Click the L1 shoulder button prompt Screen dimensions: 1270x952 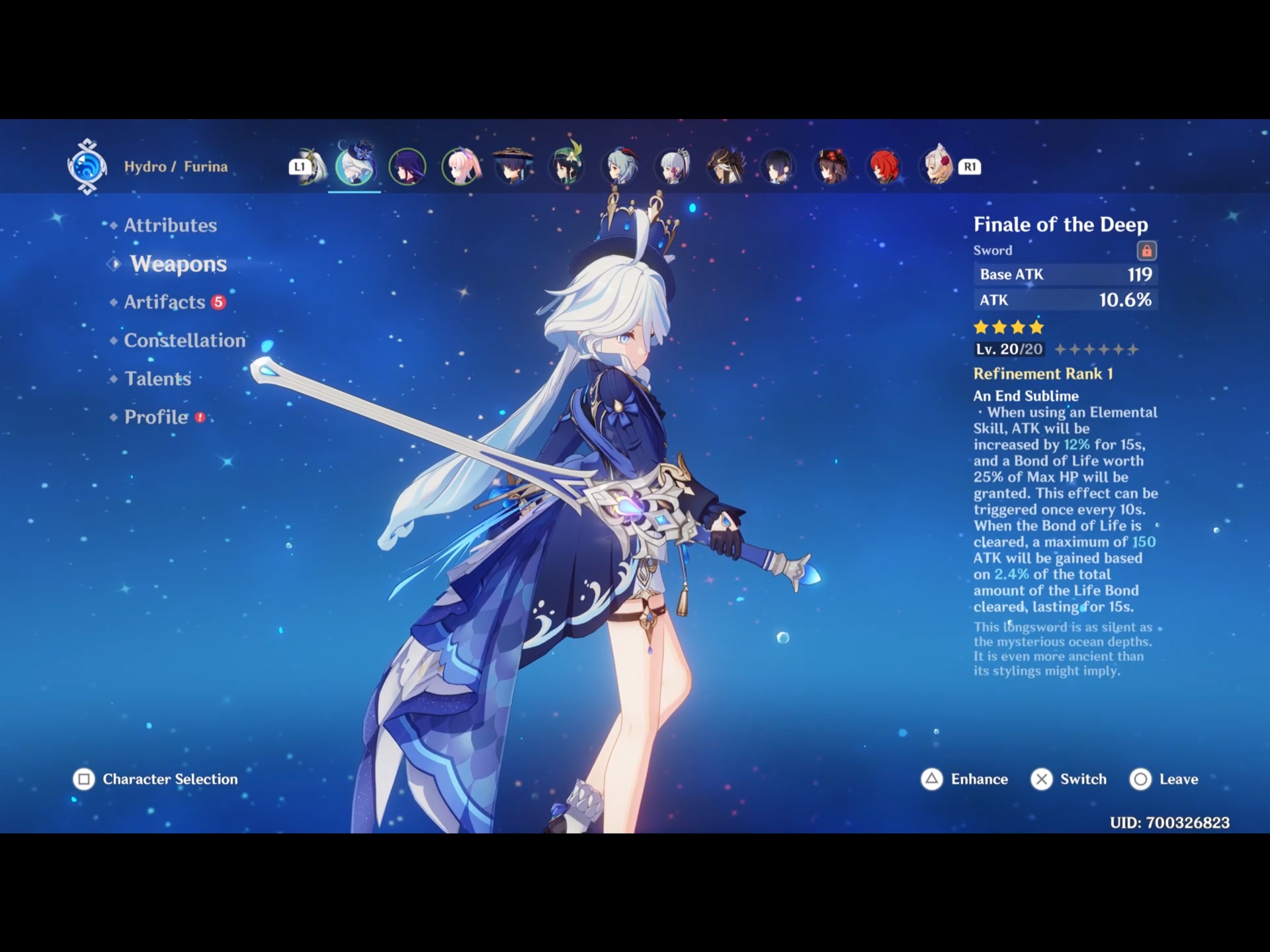[301, 167]
